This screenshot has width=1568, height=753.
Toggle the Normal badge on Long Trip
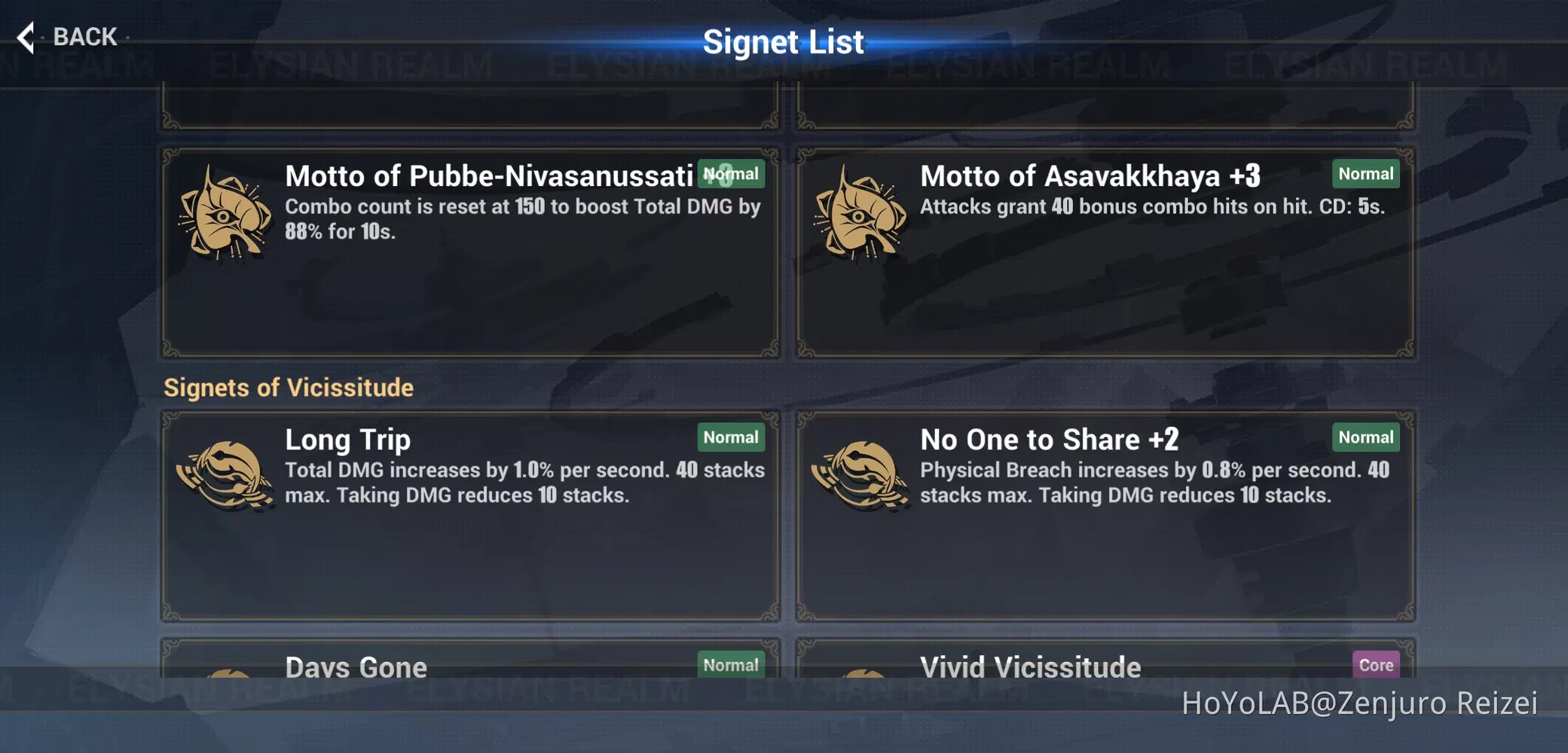730,437
